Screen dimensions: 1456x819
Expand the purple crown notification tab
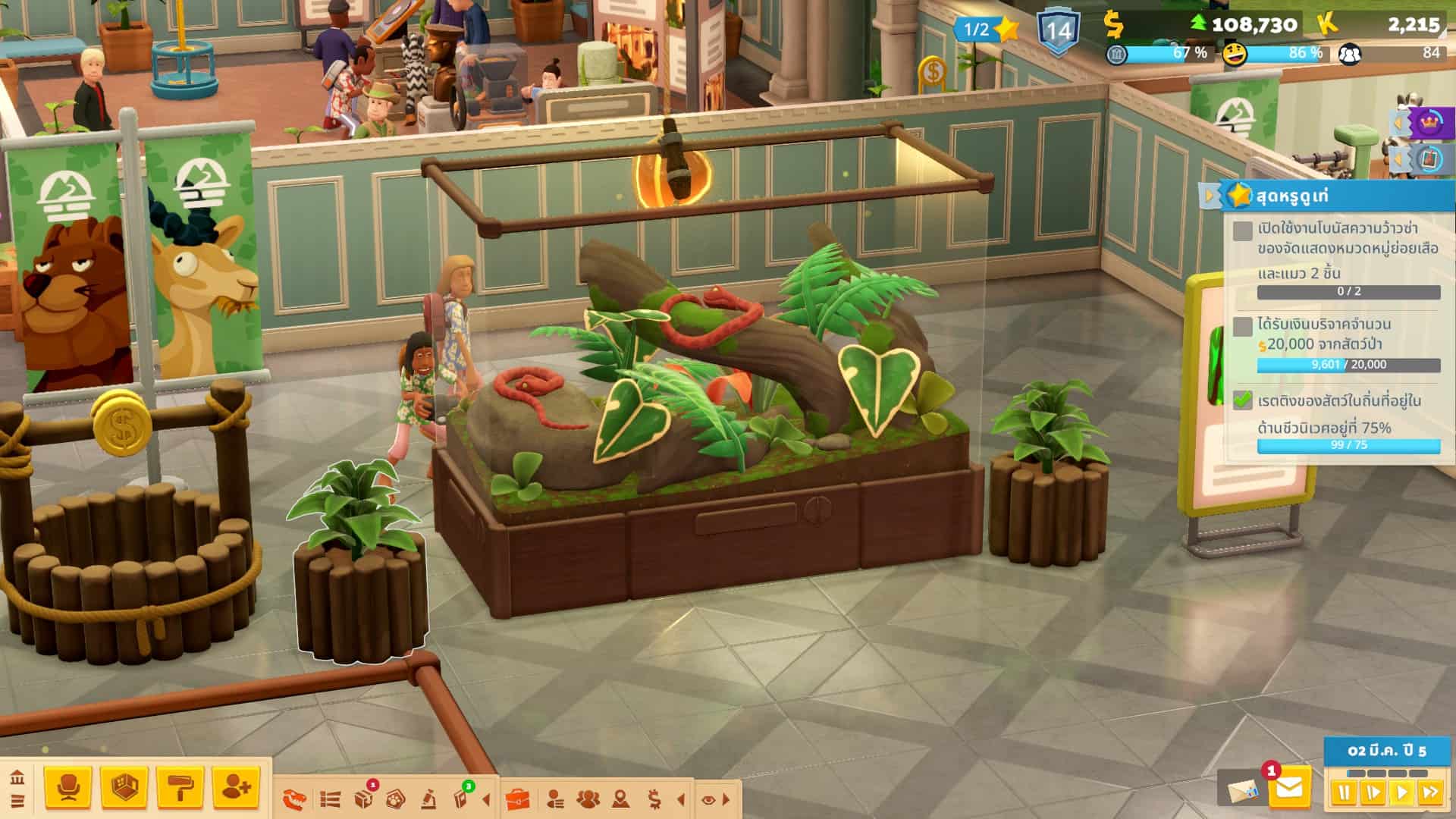(x=1399, y=122)
